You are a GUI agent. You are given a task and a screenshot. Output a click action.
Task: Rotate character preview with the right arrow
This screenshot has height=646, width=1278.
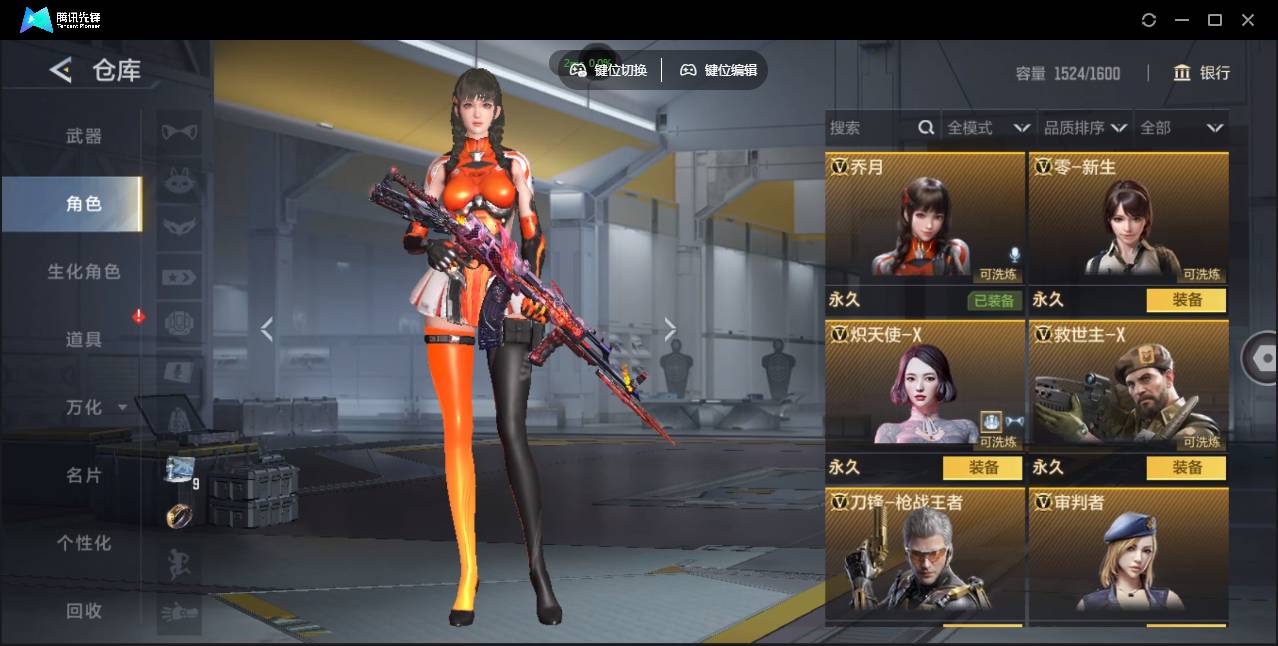point(670,329)
